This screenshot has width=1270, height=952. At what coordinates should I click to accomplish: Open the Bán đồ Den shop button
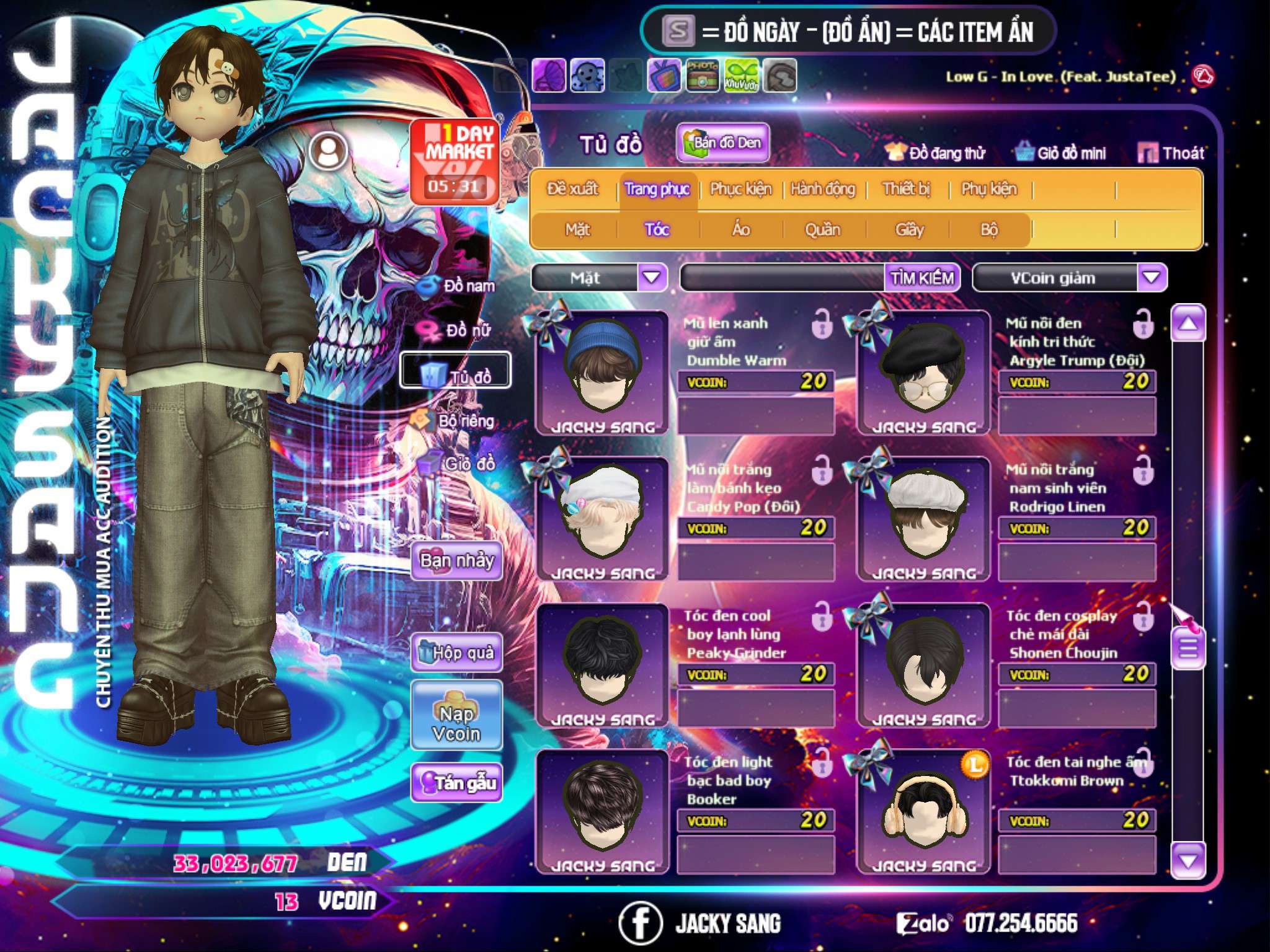click(x=722, y=143)
